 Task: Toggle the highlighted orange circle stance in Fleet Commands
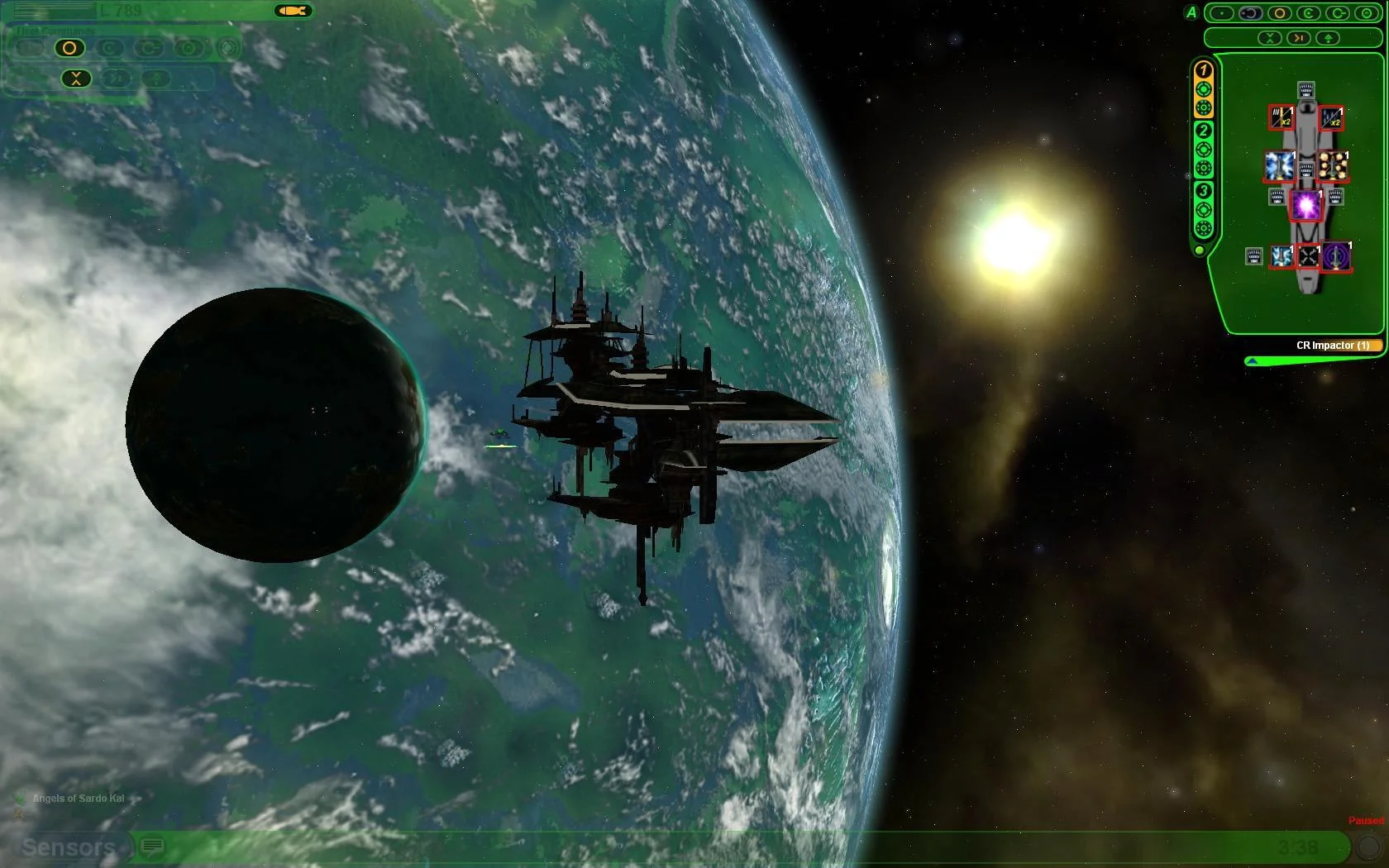70,47
